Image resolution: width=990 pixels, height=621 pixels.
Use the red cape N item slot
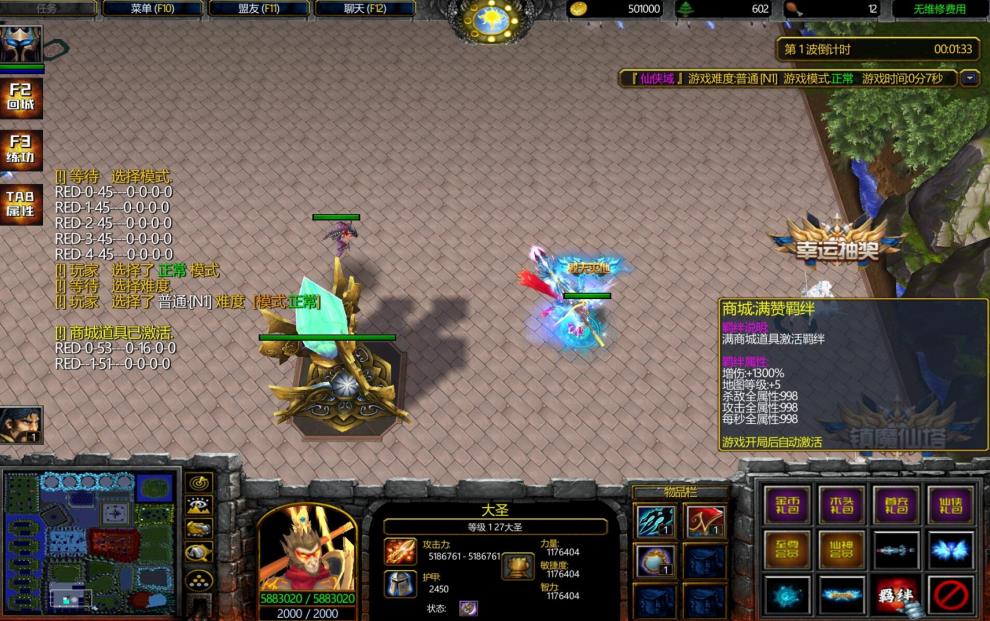pyautogui.click(x=705, y=521)
